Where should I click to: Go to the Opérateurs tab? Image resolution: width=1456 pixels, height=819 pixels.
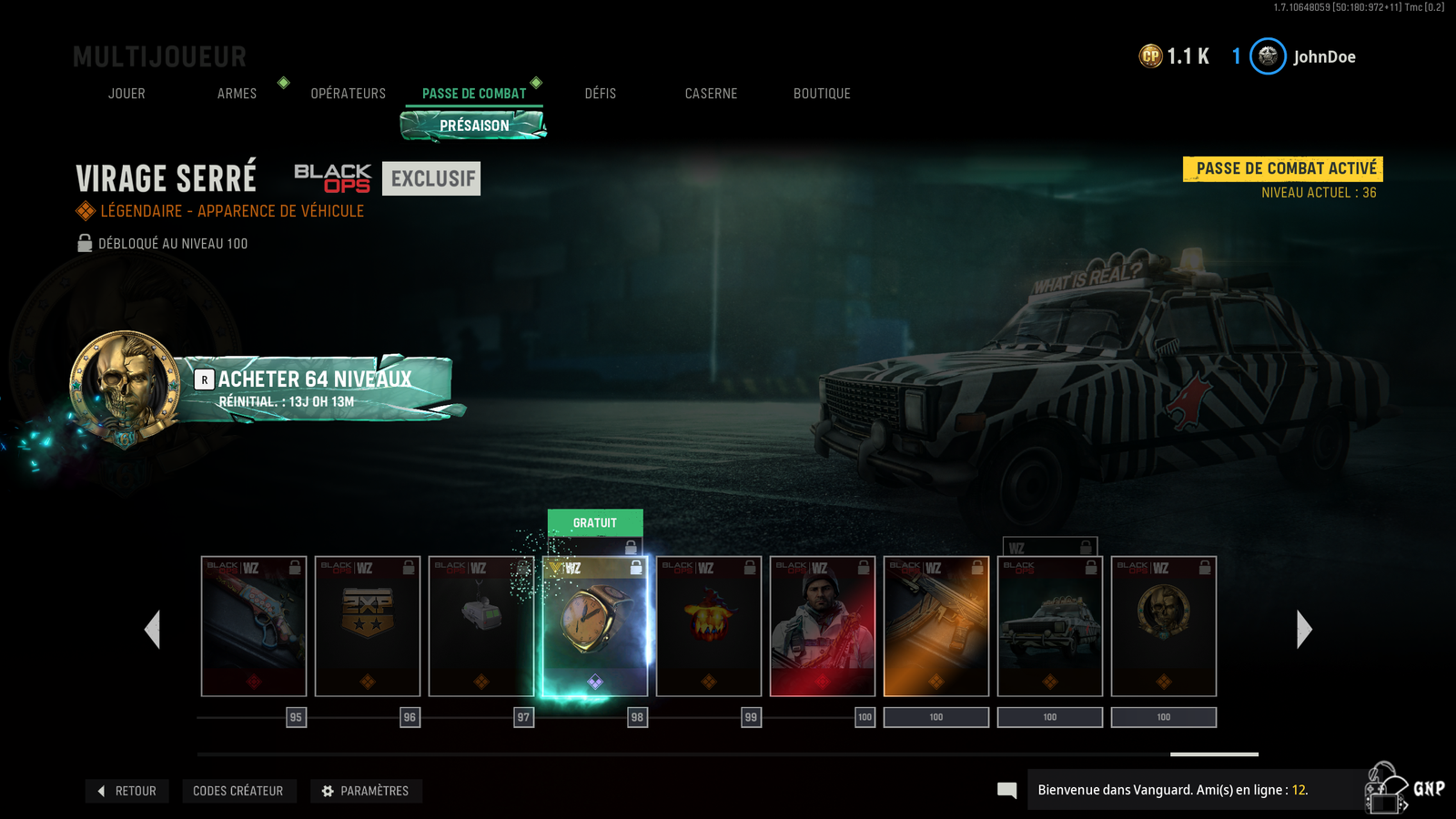coord(348,94)
